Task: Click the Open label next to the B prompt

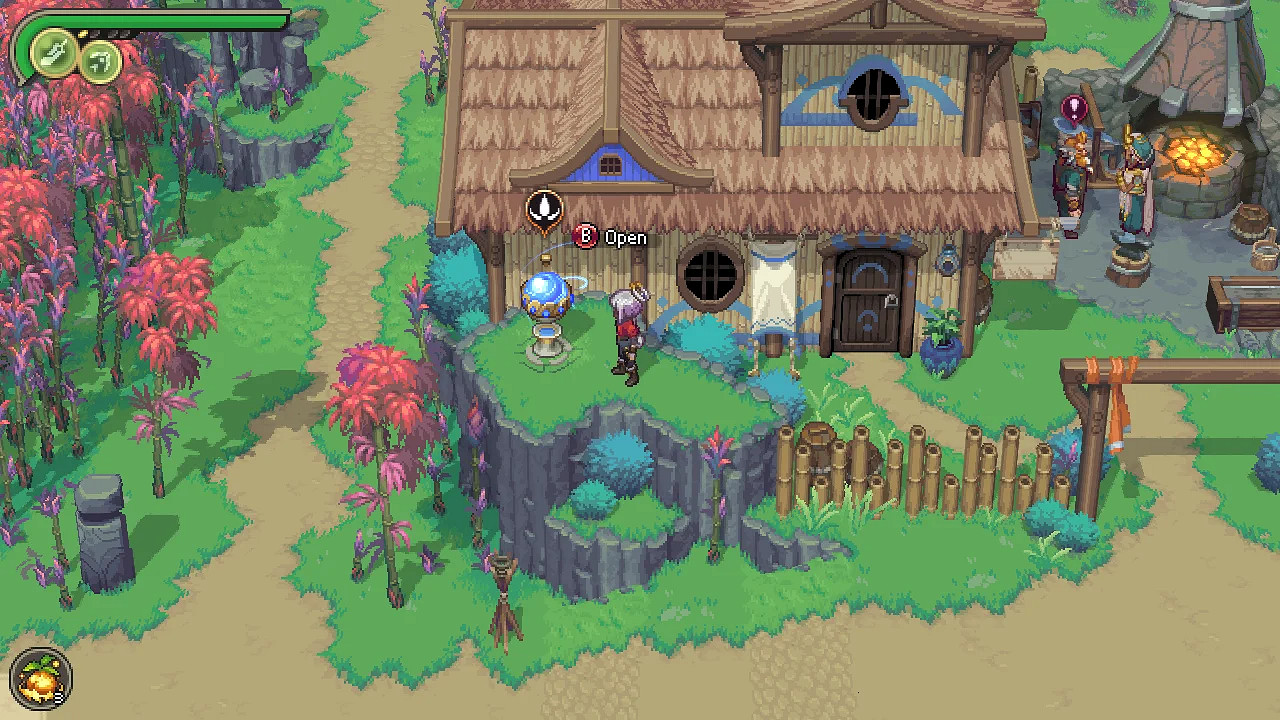Action: tap(627, 238)
